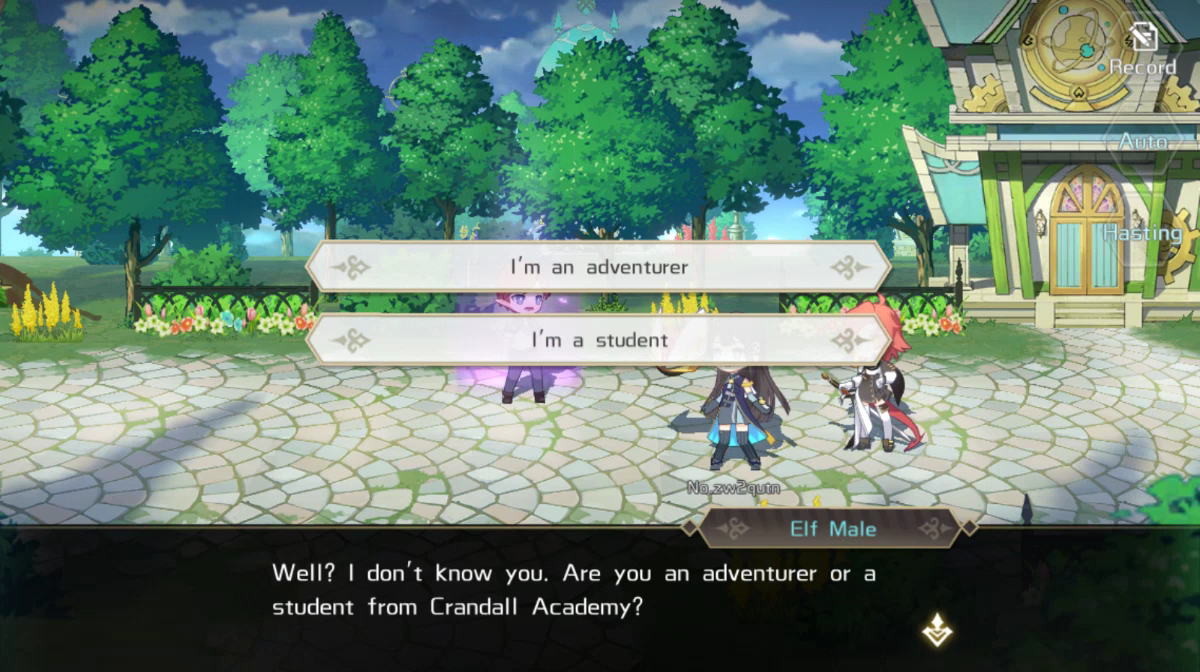Toggle Auto dialogue playback
1200x672 pixels.
click(1143, 143)
